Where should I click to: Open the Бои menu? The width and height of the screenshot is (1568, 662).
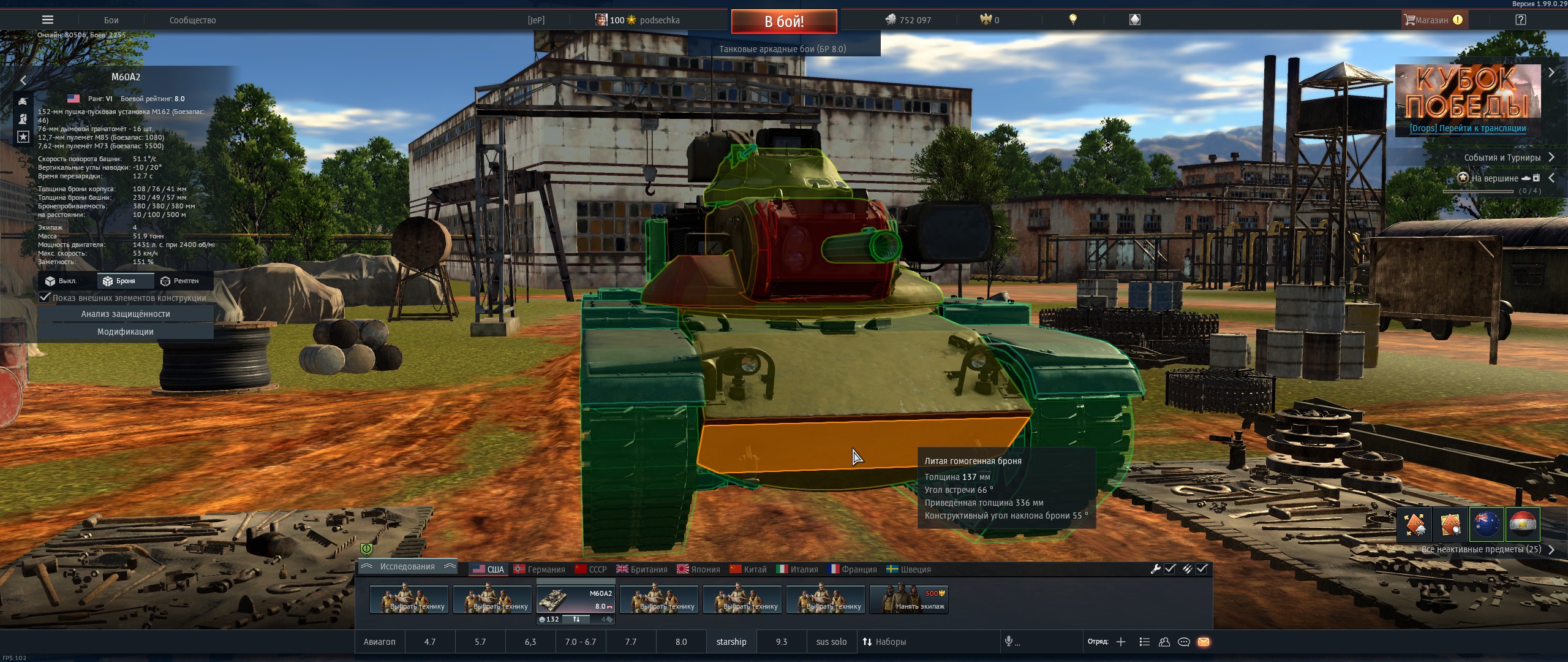[111, 20]
